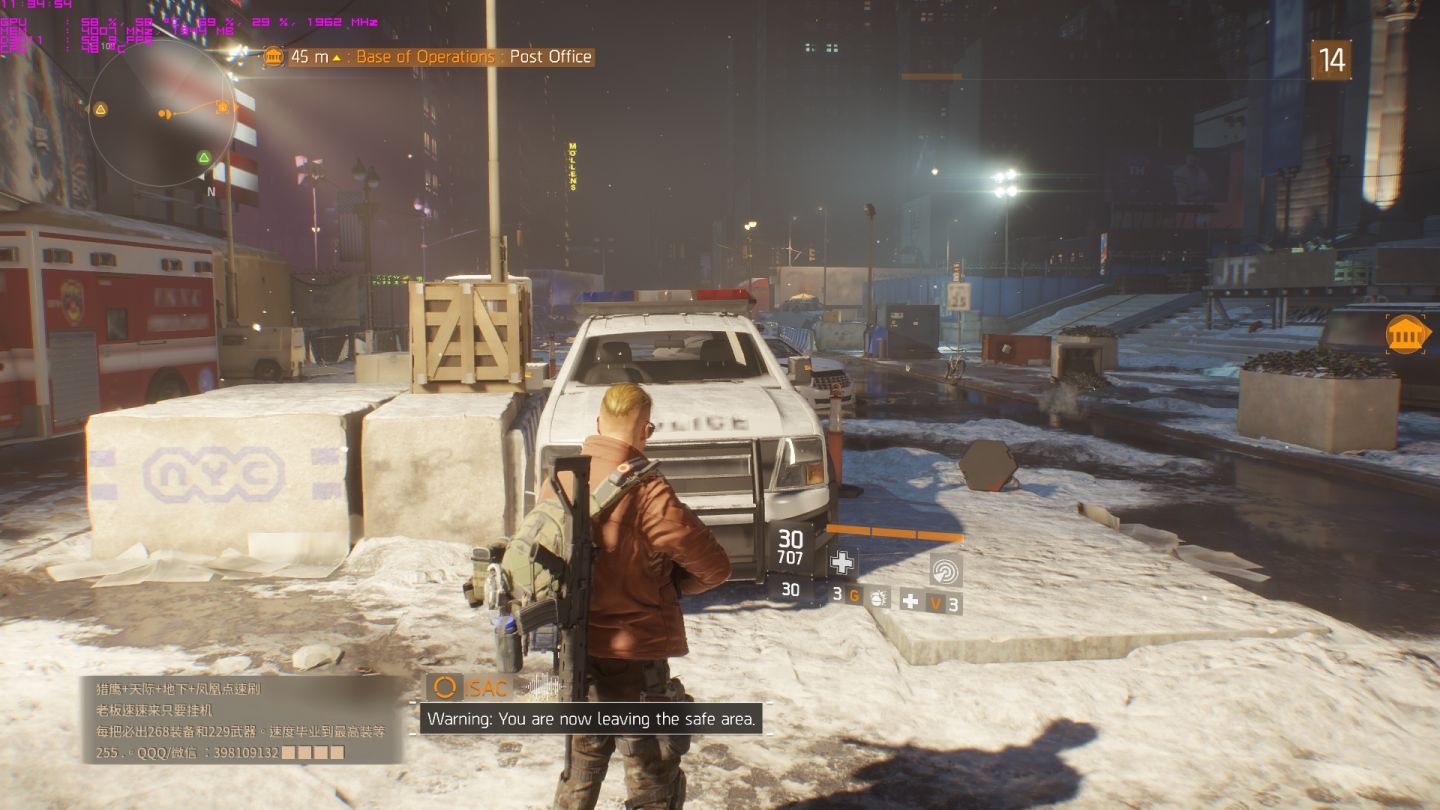Click the green triangle marker on minimap
This screenshot has height=810, width=1440.
(x=204, y=157)
